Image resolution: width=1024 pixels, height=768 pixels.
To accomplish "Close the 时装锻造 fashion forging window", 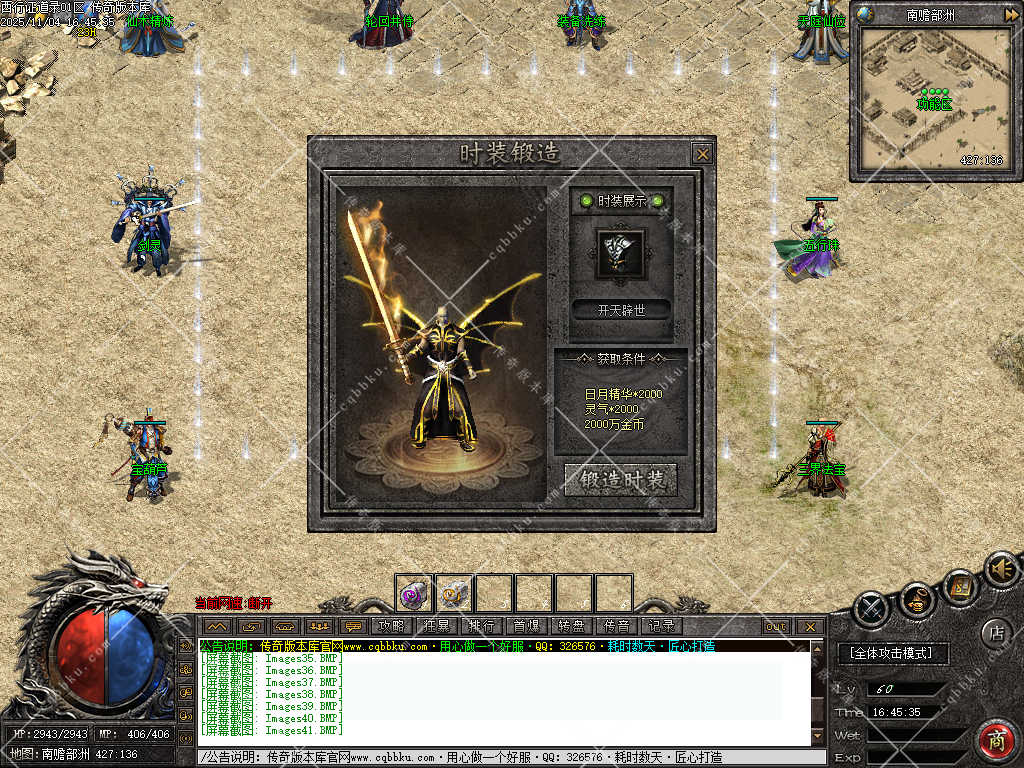I will (703, 154).
